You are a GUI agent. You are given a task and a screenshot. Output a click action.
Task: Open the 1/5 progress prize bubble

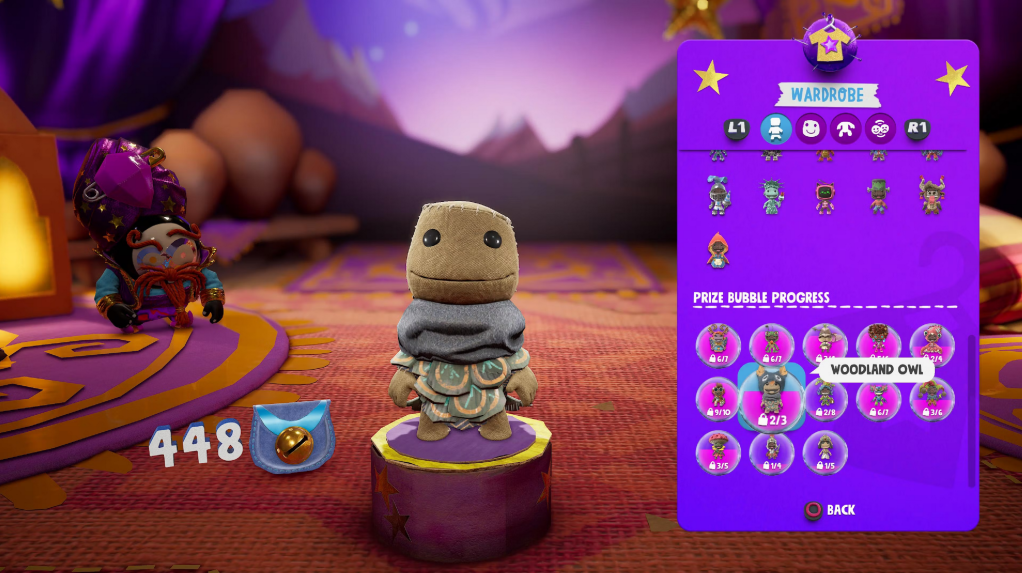click(825, 452)
